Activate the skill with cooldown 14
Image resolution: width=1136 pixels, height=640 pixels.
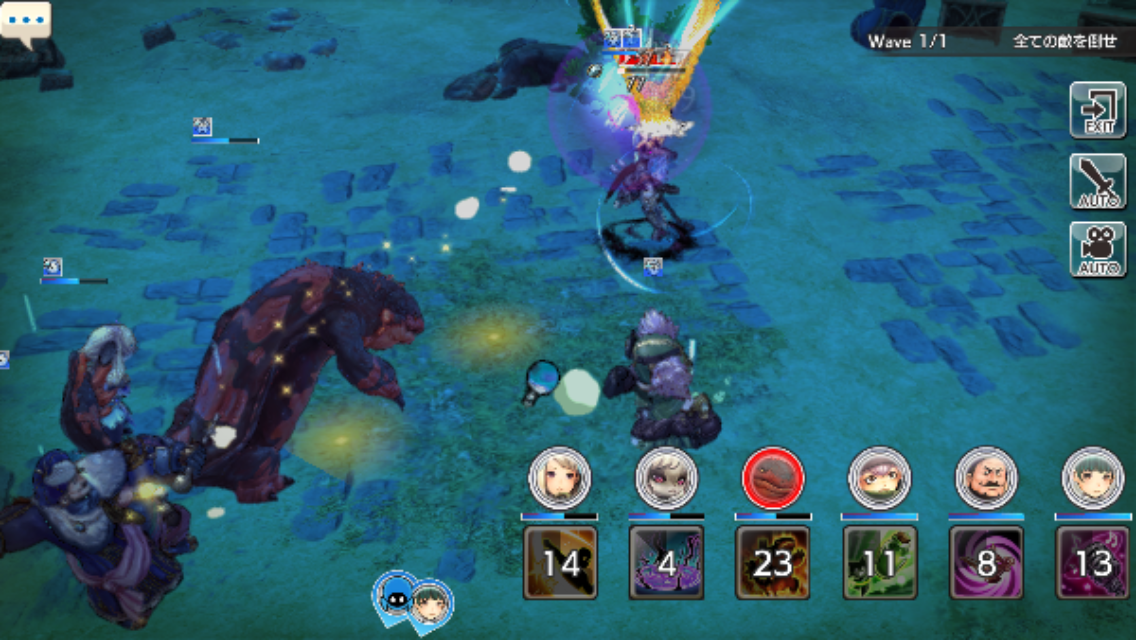(x=560, y=562)
